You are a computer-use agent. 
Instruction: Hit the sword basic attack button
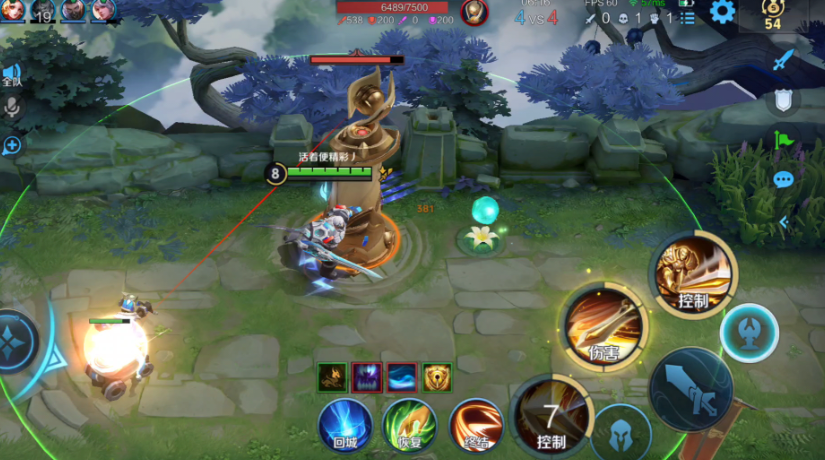tap(690, 389)
